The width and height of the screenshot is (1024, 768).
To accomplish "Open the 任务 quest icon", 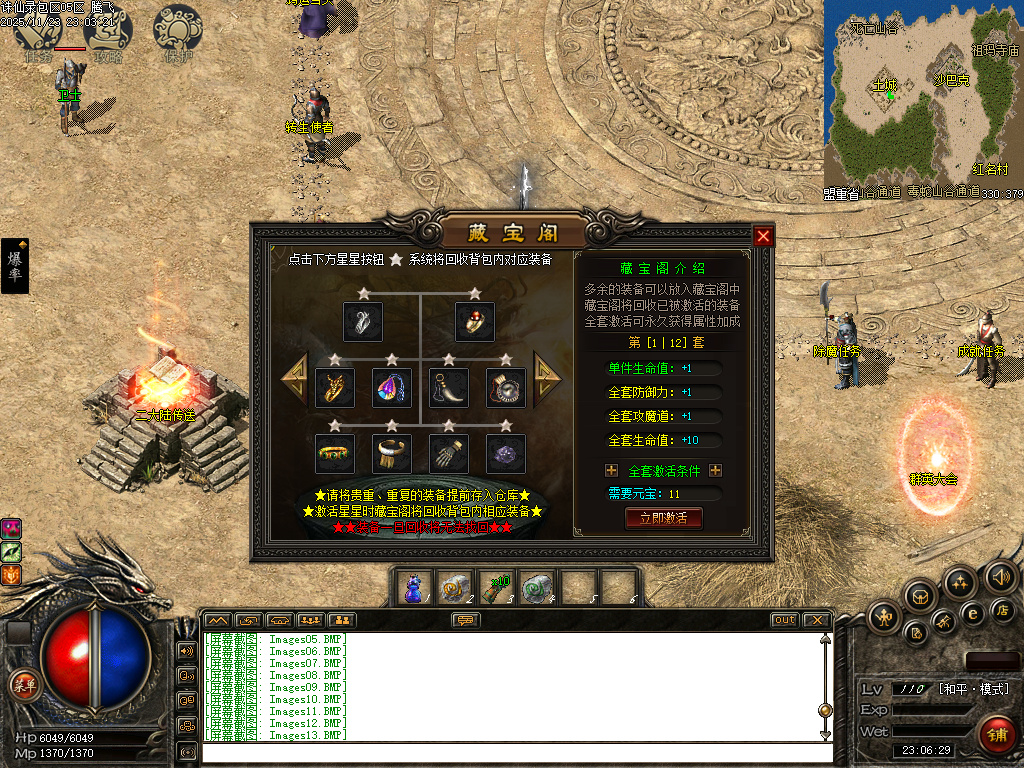I will (x=38, y=32).
